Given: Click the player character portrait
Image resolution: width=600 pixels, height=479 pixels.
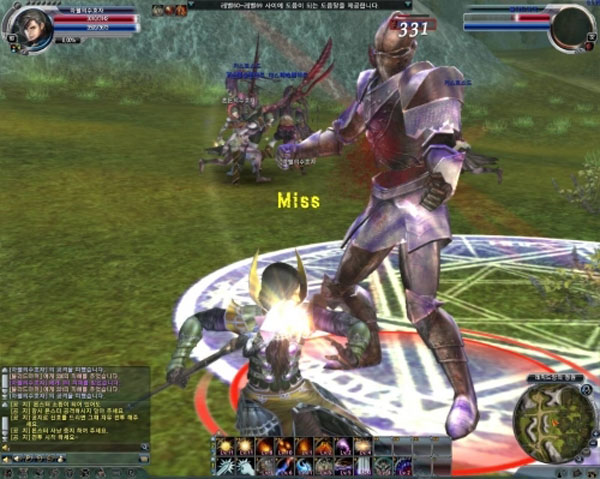Looking at the screenshot, I should pyautogui.click(x=35, y=26).
